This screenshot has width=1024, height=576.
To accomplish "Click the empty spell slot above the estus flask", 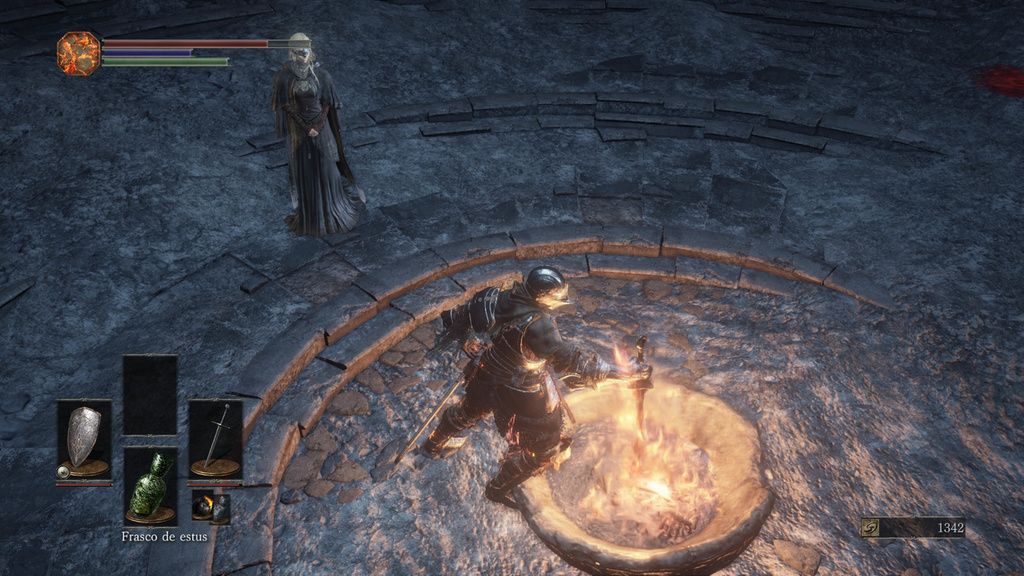I will click(x=150, y=394).
